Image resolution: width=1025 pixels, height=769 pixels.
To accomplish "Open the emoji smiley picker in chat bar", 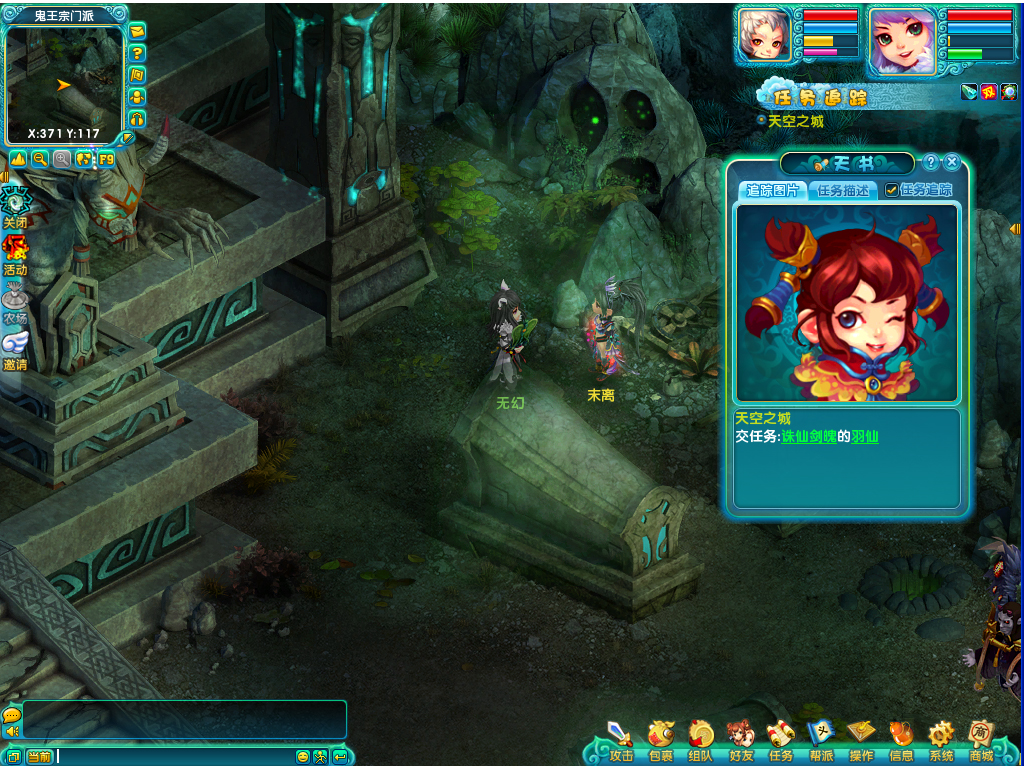I will point(303,757).
